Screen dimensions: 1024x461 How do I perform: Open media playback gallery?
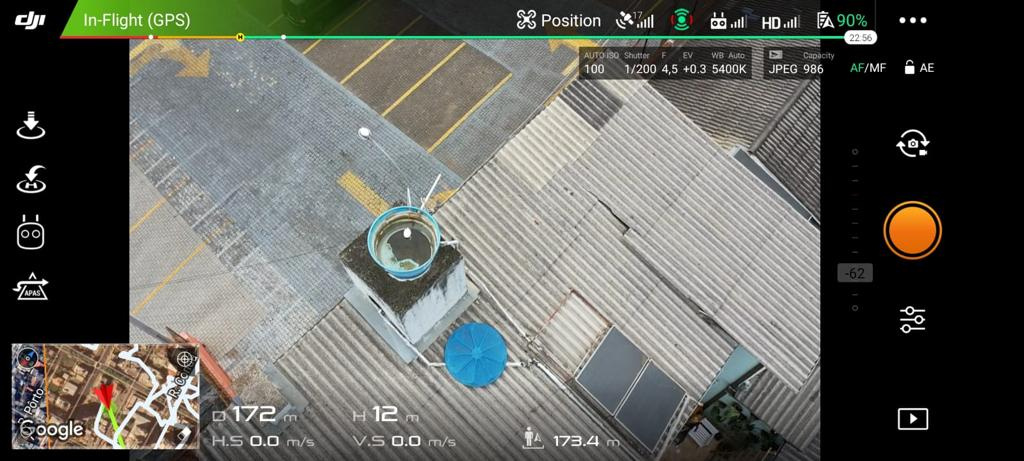click(x=912, y=419)
